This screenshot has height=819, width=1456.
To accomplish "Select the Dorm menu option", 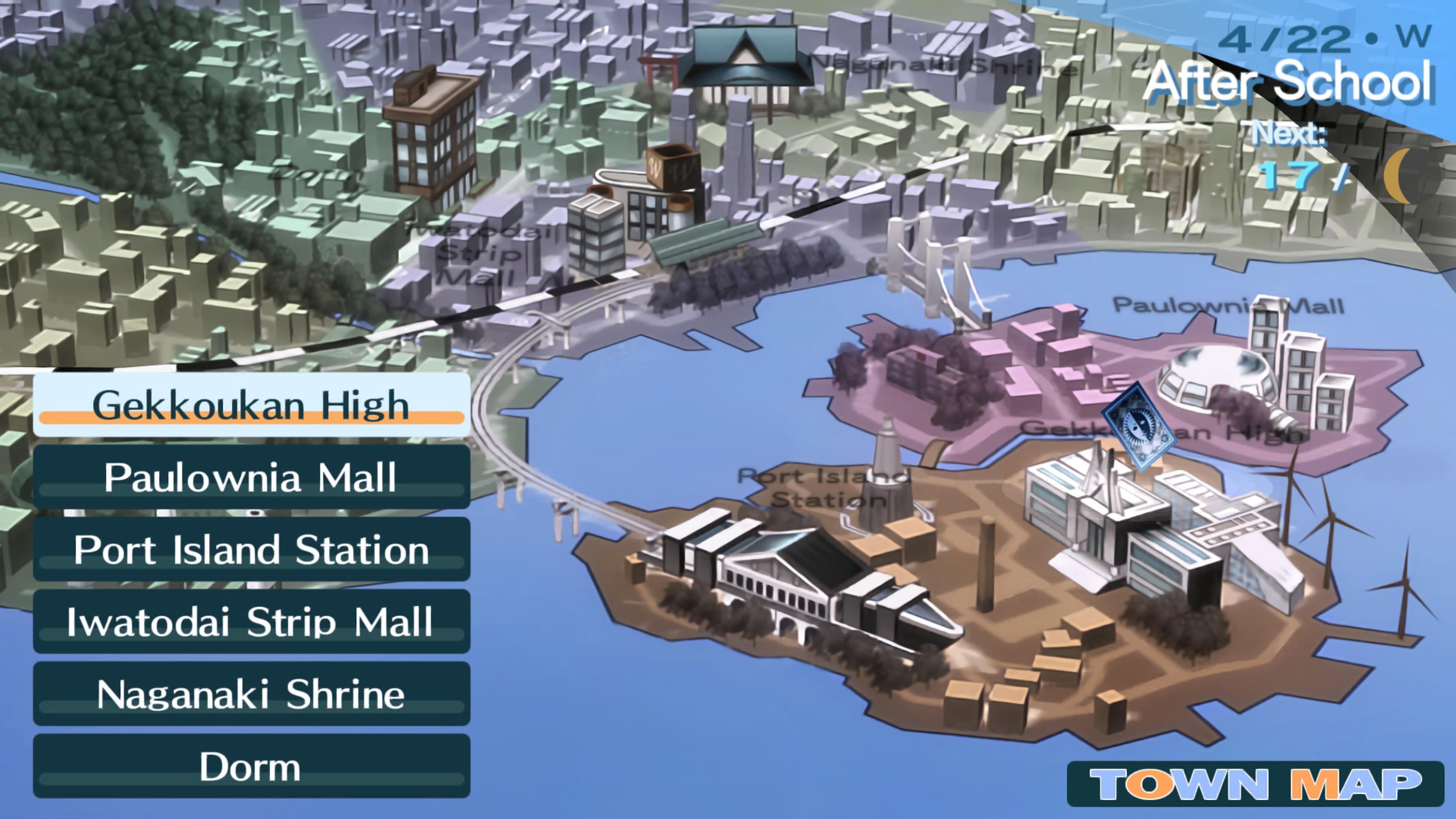I will [251, 766].
